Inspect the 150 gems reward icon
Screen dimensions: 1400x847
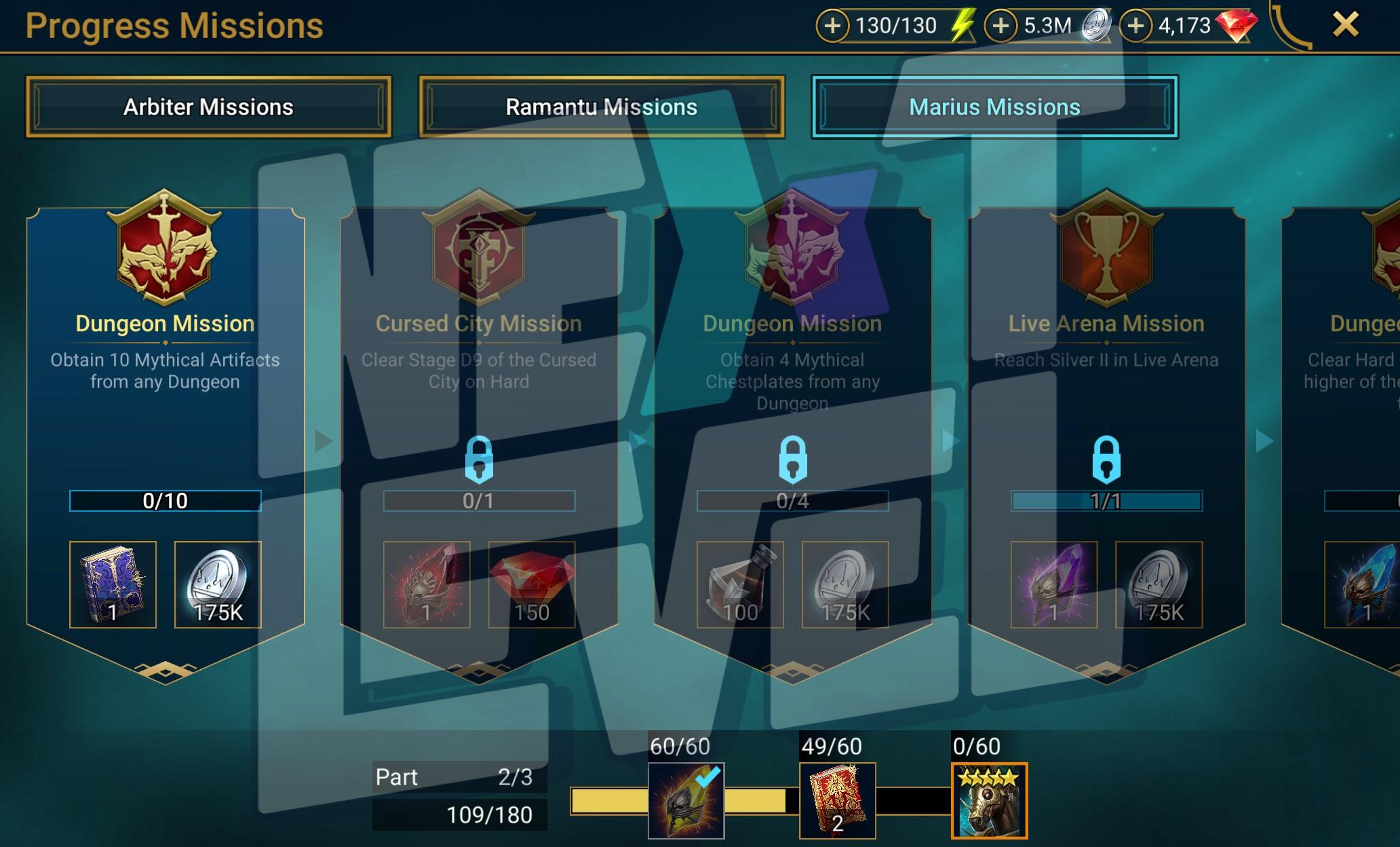click(532, 584)
